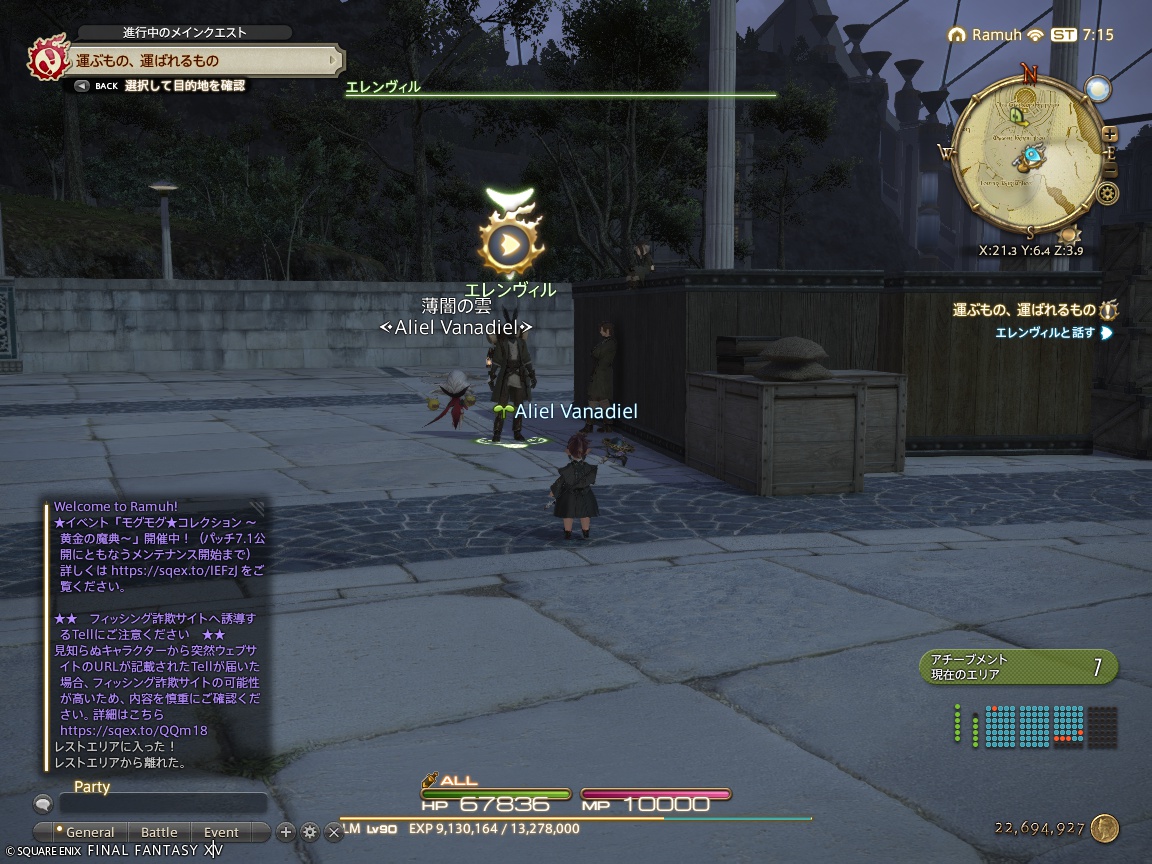Close the chat log with the X button
The image size is (1152, 864).
[x=334, y=832]
